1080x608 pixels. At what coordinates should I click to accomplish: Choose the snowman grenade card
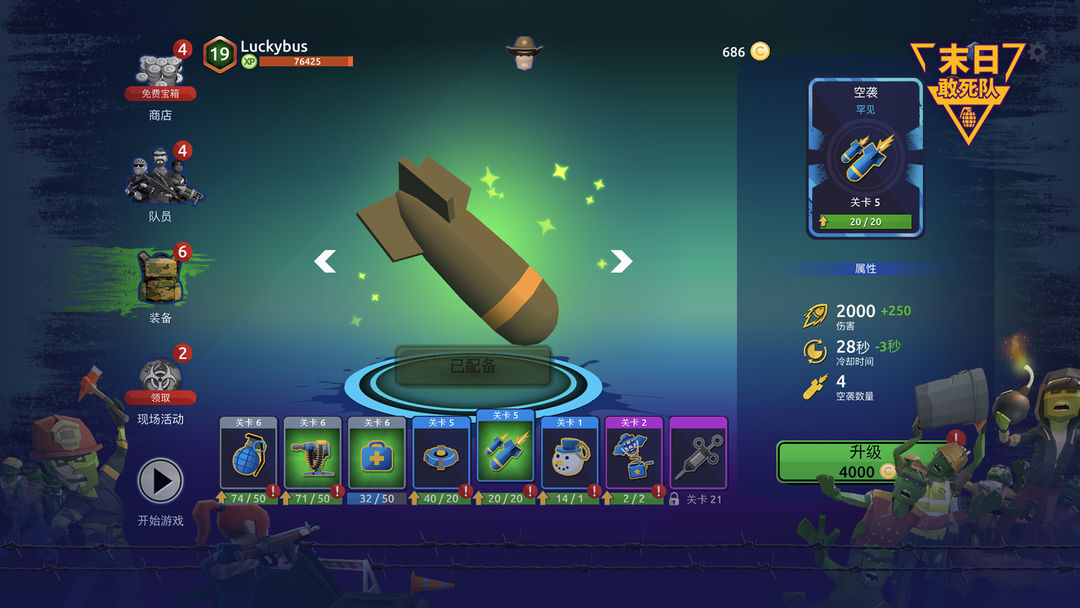[569, 457]
